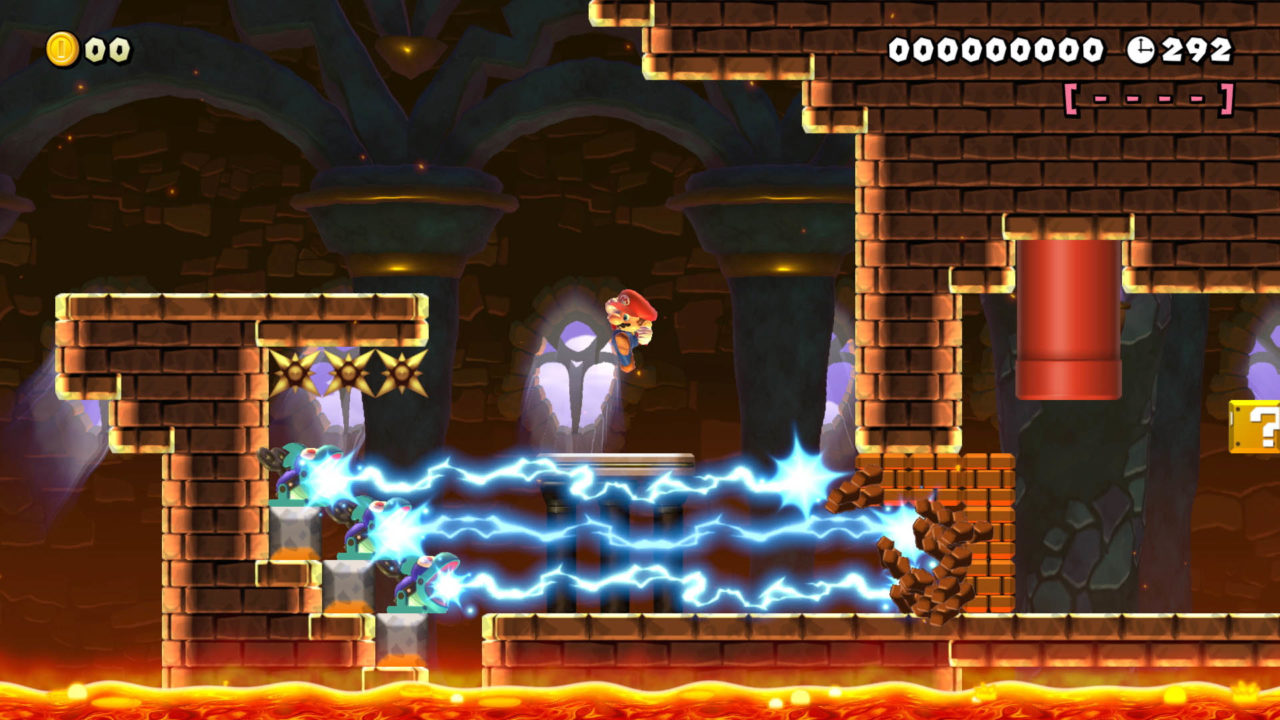The width and height of the screenshot is (1280, 720).
Task: Click the black mushroom platform above electric rails
Action: 620,465
